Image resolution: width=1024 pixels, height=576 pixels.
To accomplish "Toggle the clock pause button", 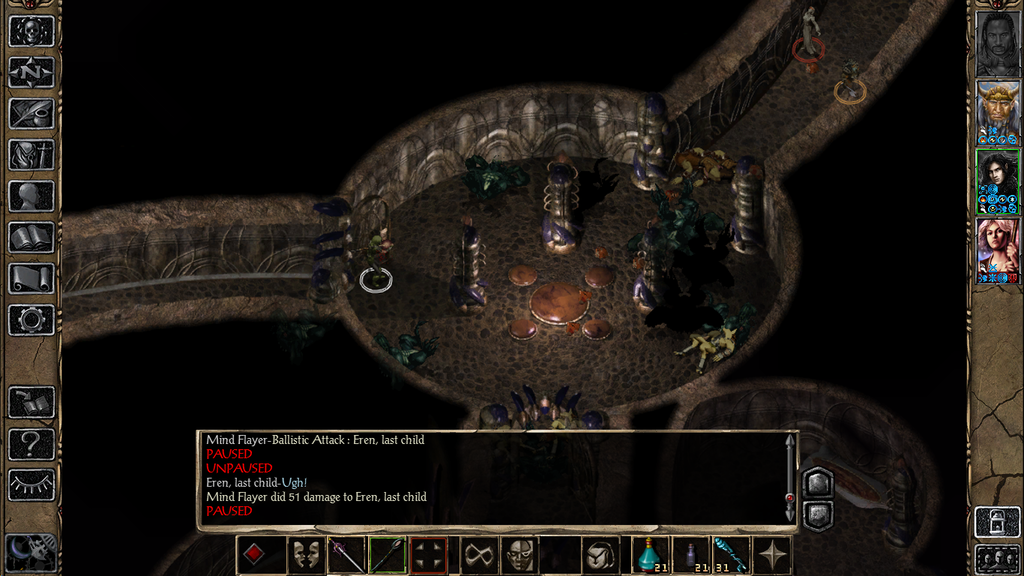I will (30, 552).
